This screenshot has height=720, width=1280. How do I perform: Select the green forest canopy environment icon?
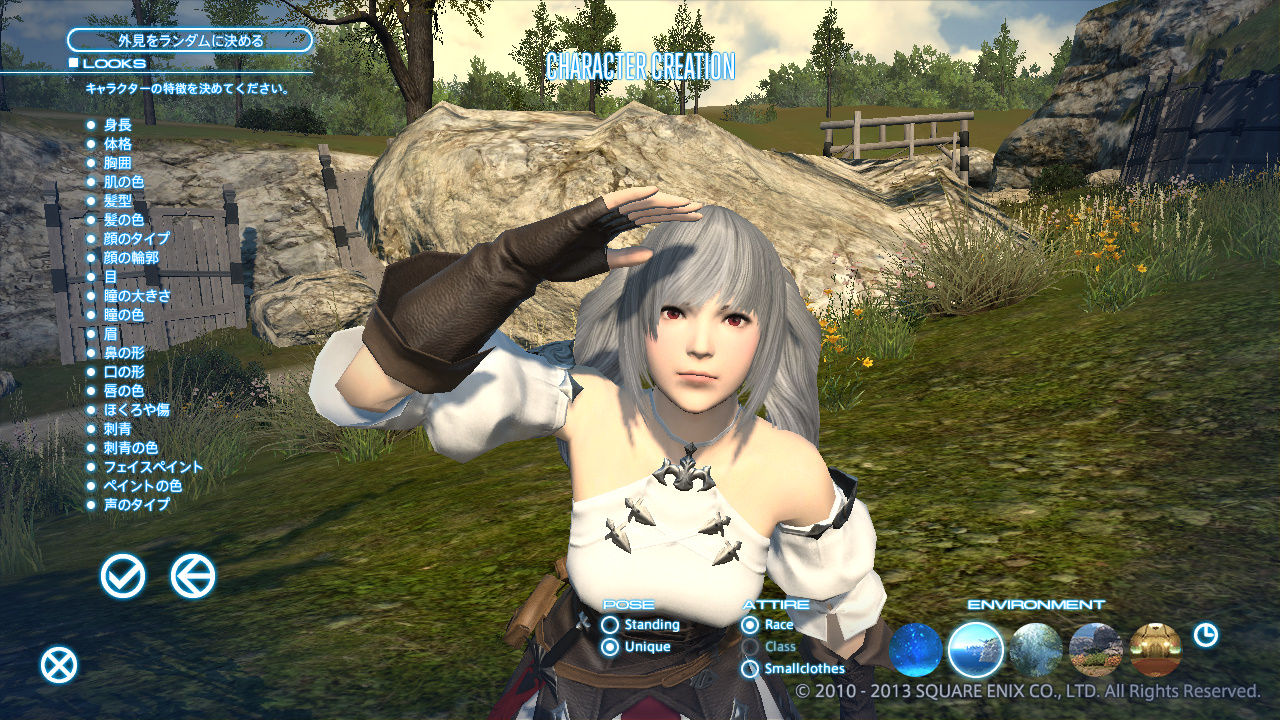[1037, 648]
